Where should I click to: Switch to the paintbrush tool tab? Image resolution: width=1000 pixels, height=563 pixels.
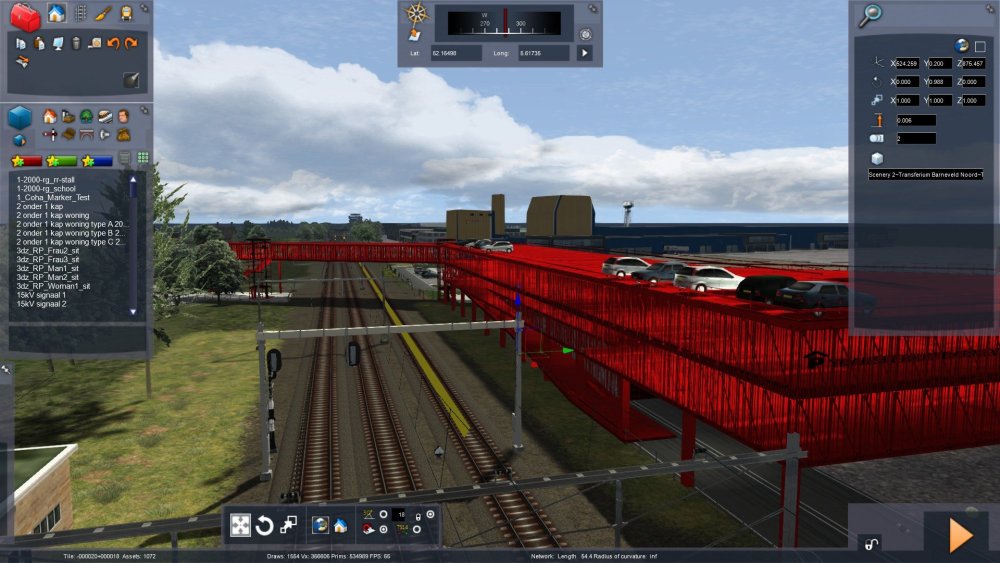103,14
